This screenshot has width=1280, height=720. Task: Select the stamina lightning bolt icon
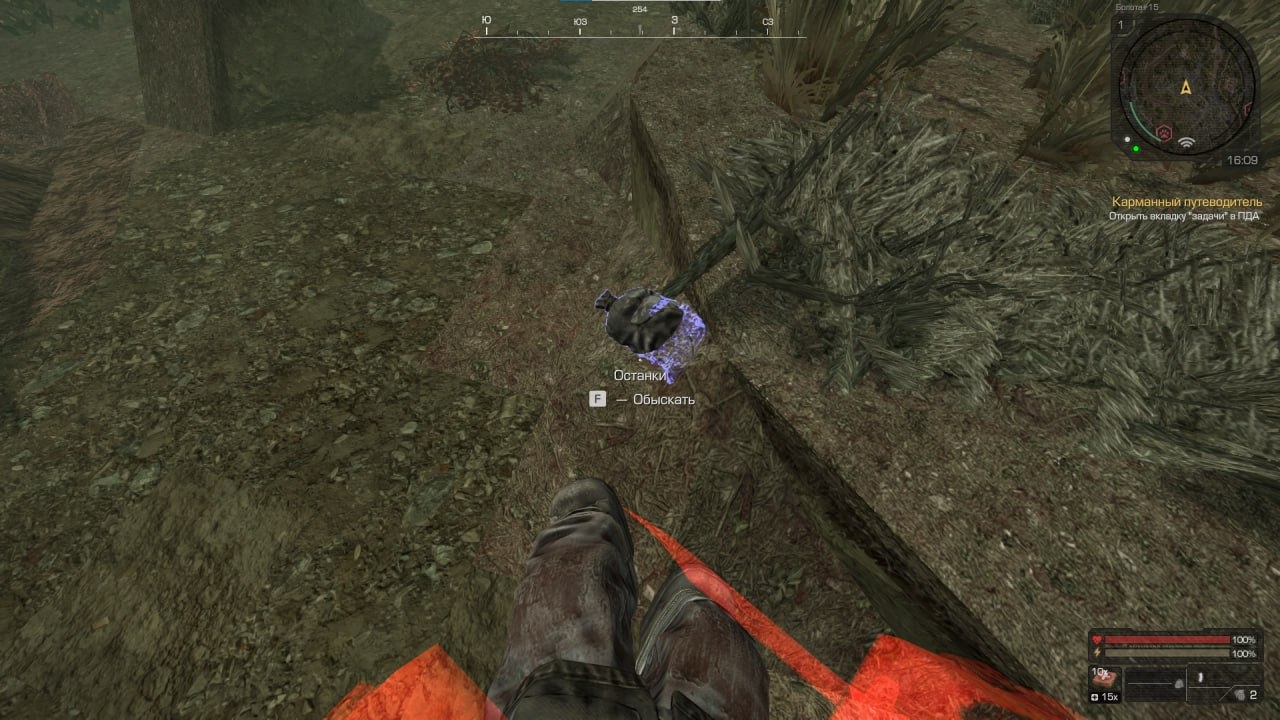[x=1096, y=652]
